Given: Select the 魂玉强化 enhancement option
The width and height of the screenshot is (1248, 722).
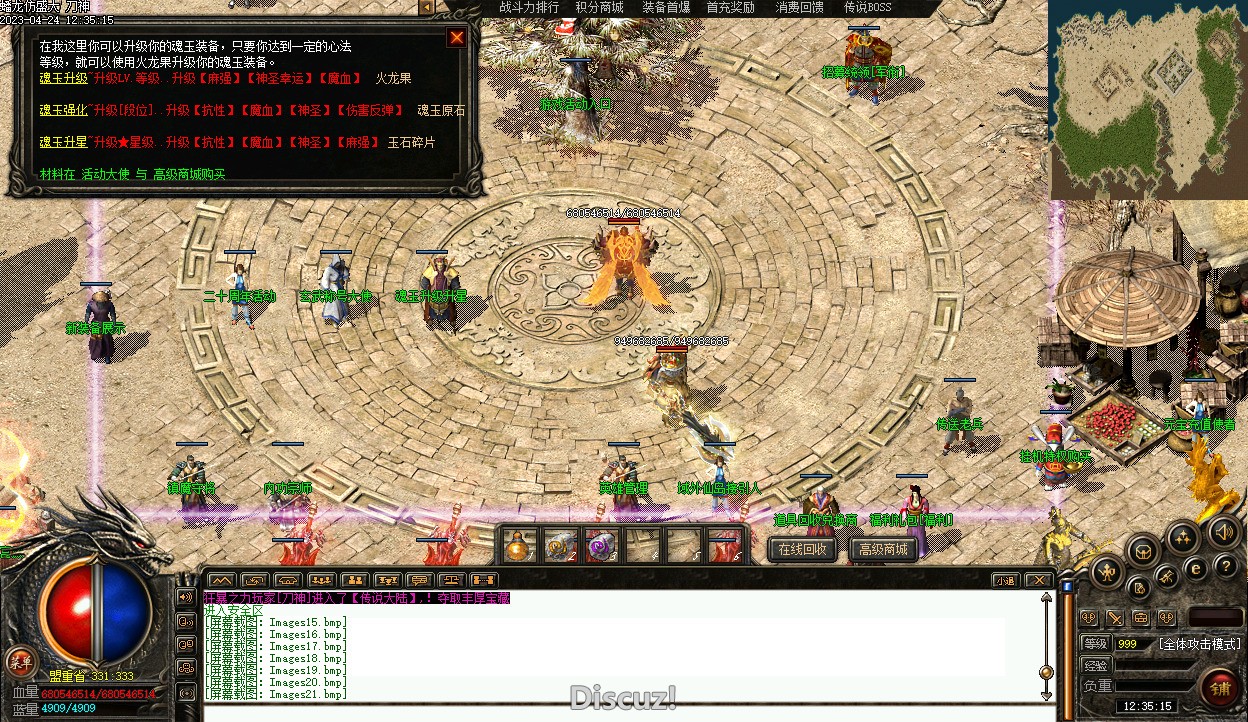Looking at the screenshot, I should coord(63,110).
